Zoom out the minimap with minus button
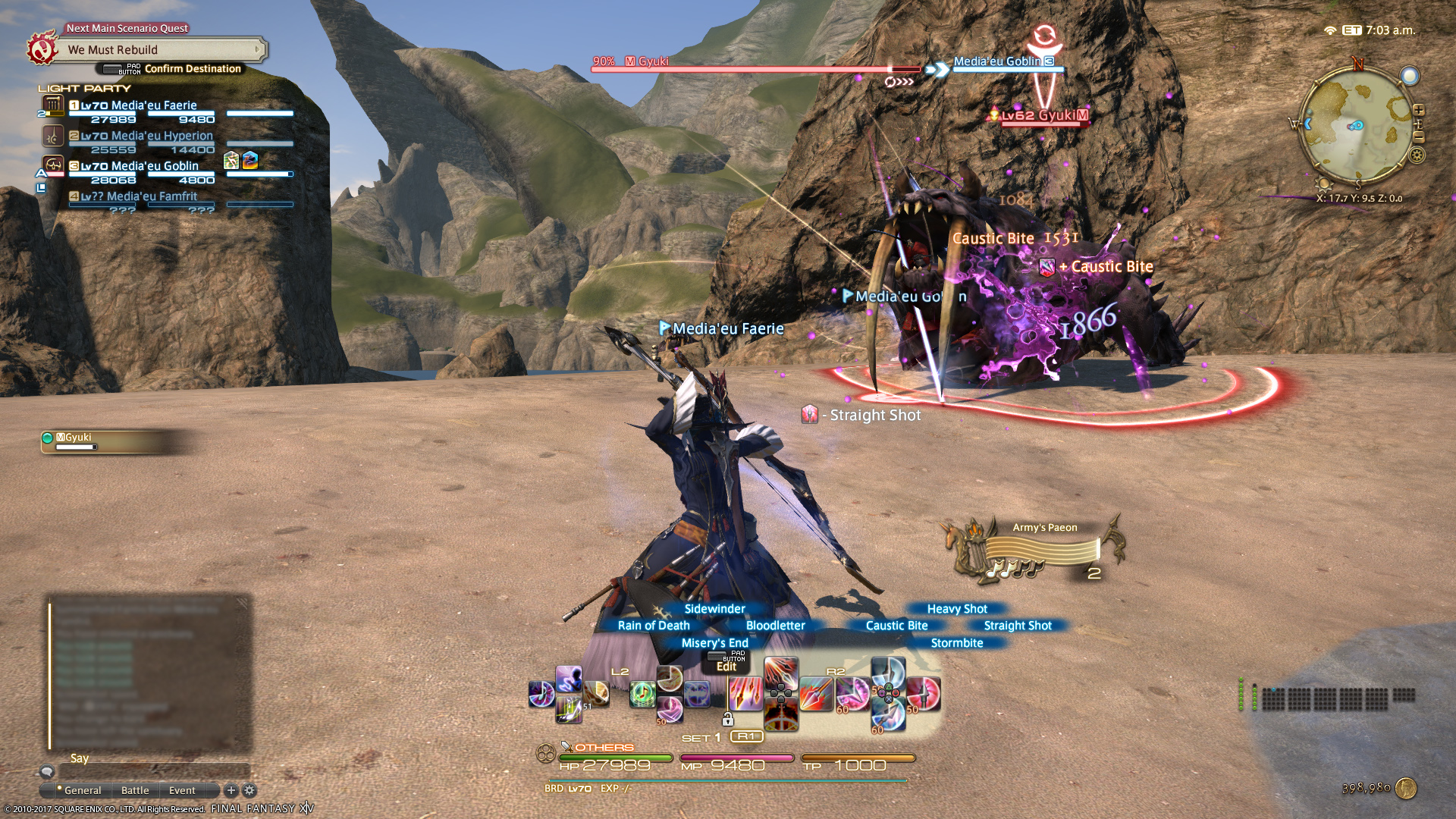Screen dimensions: 1456x819 1419,137
